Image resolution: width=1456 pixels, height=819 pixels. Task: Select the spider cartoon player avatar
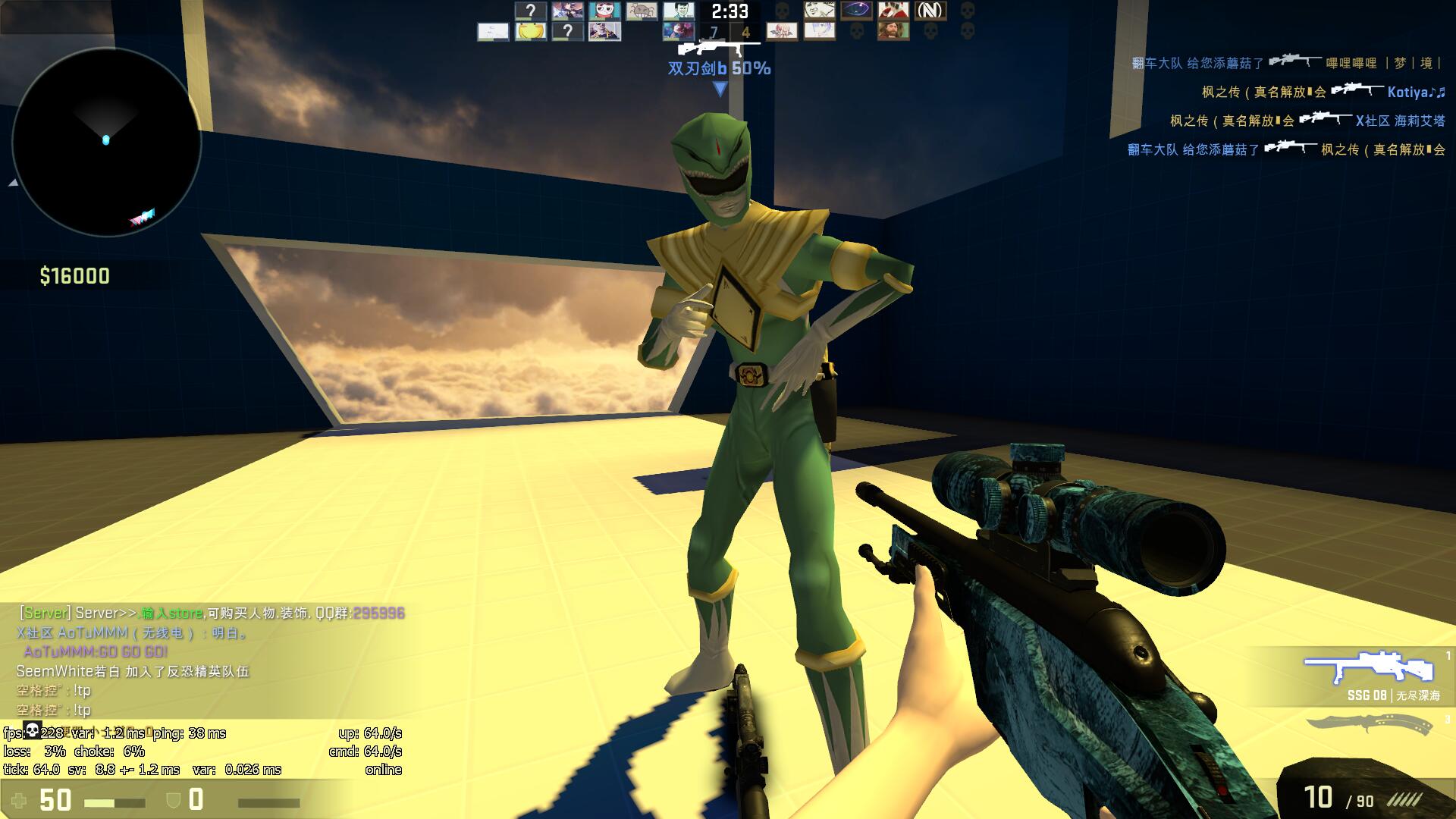pyautogui.click(x=641, y=11)
